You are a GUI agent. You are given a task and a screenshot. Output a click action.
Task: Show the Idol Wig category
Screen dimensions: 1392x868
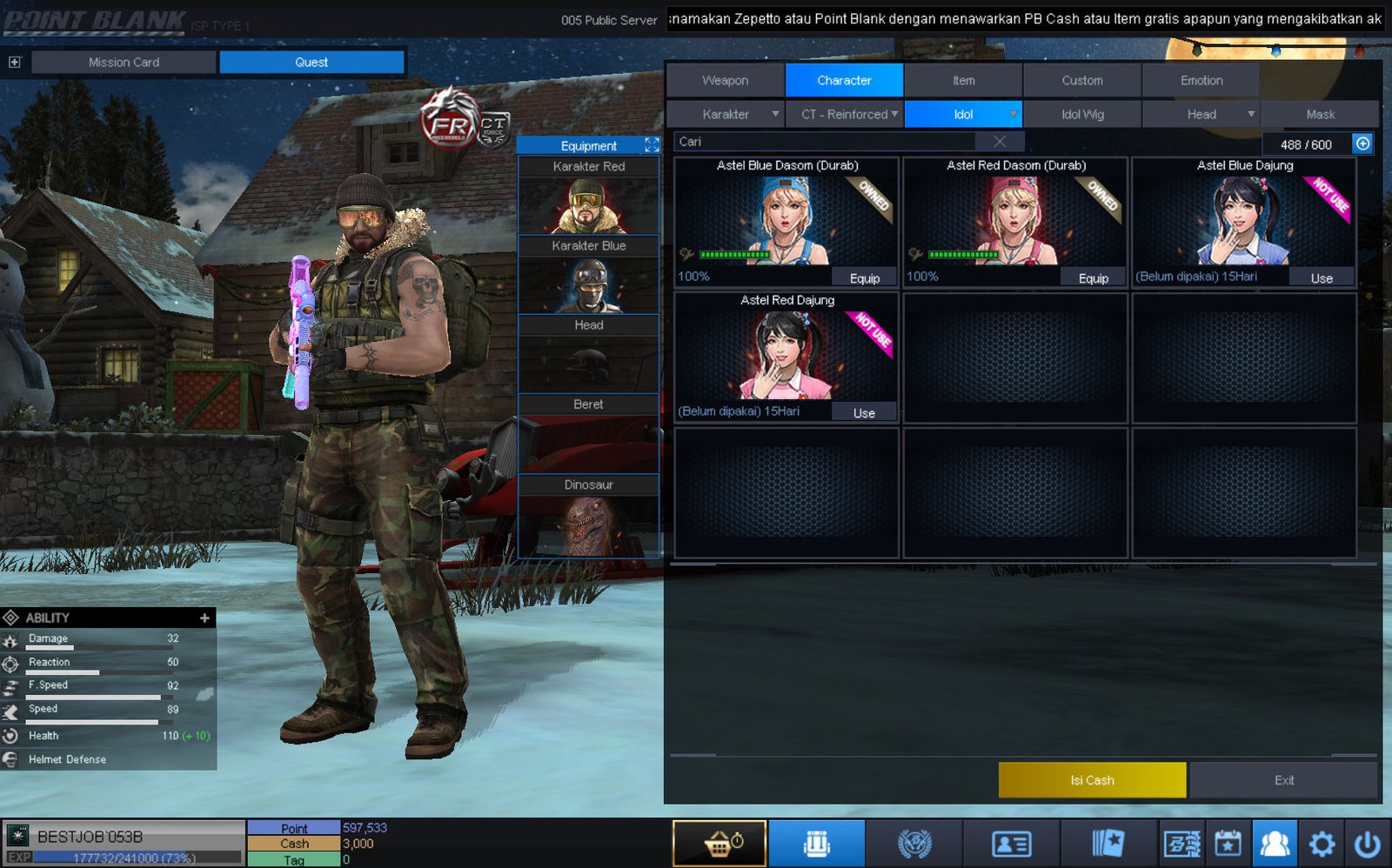click(1081, 114)
